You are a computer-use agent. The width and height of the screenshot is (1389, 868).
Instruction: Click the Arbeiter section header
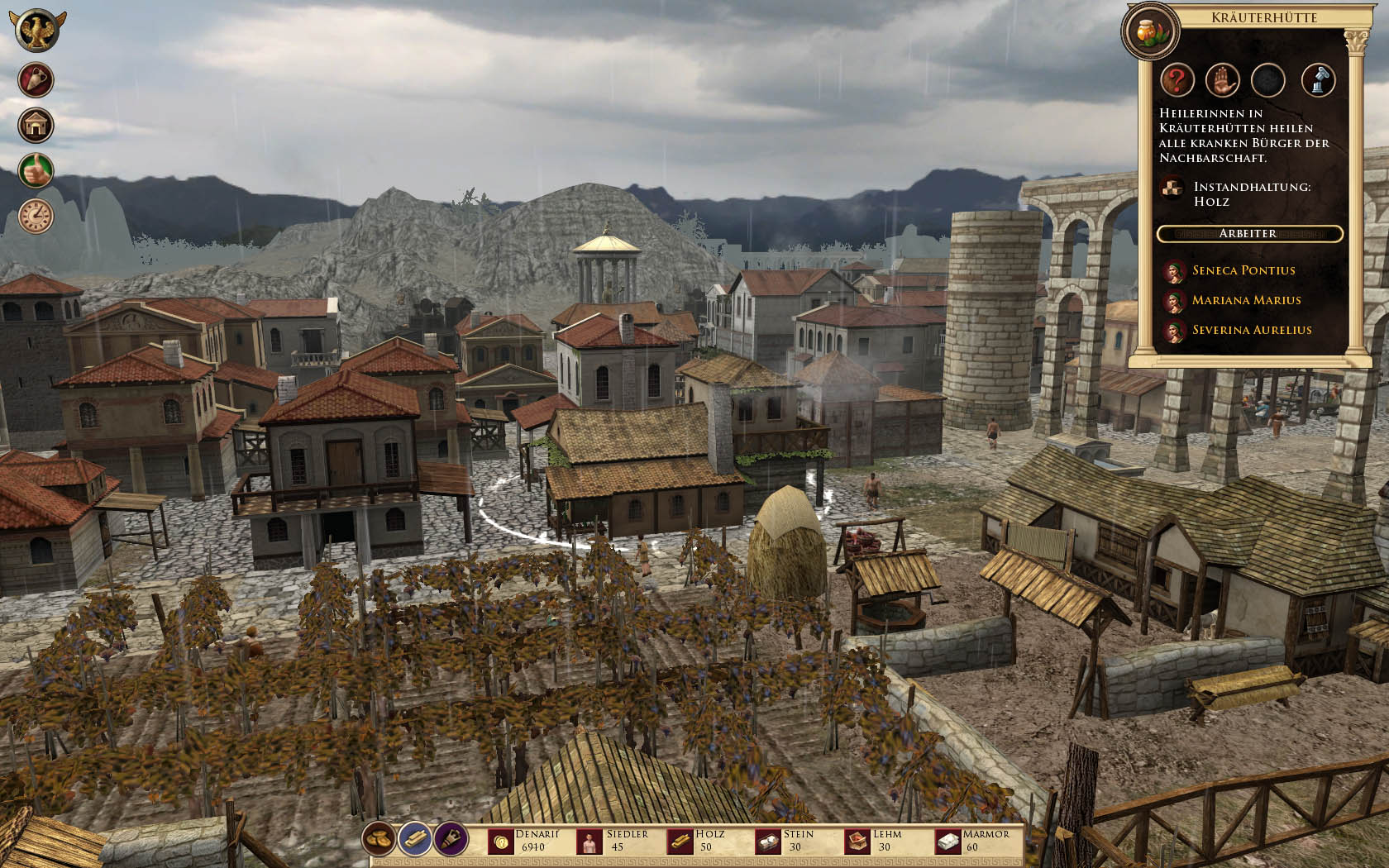coord(1248,234)
